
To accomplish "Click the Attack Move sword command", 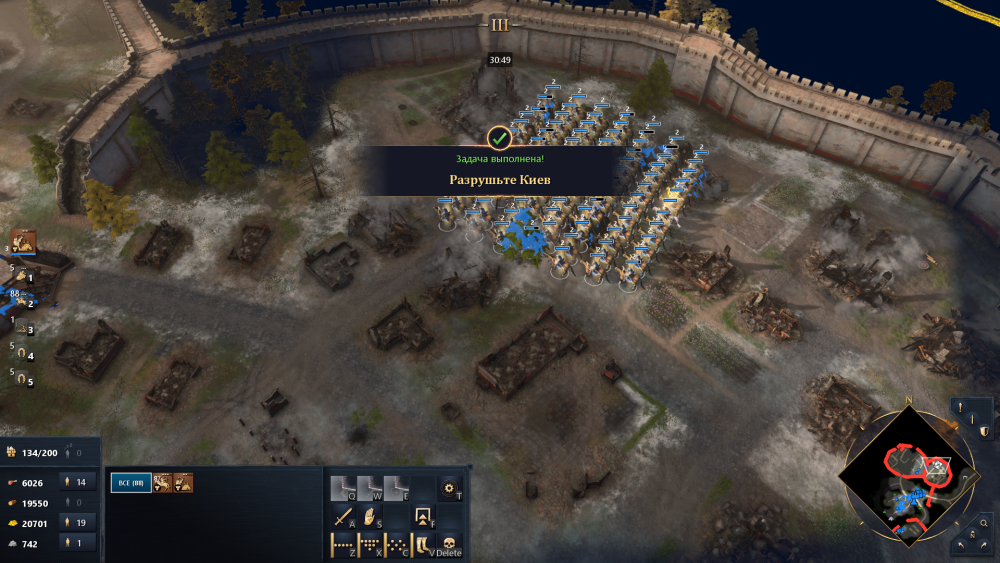I will [x=343, y=518].
